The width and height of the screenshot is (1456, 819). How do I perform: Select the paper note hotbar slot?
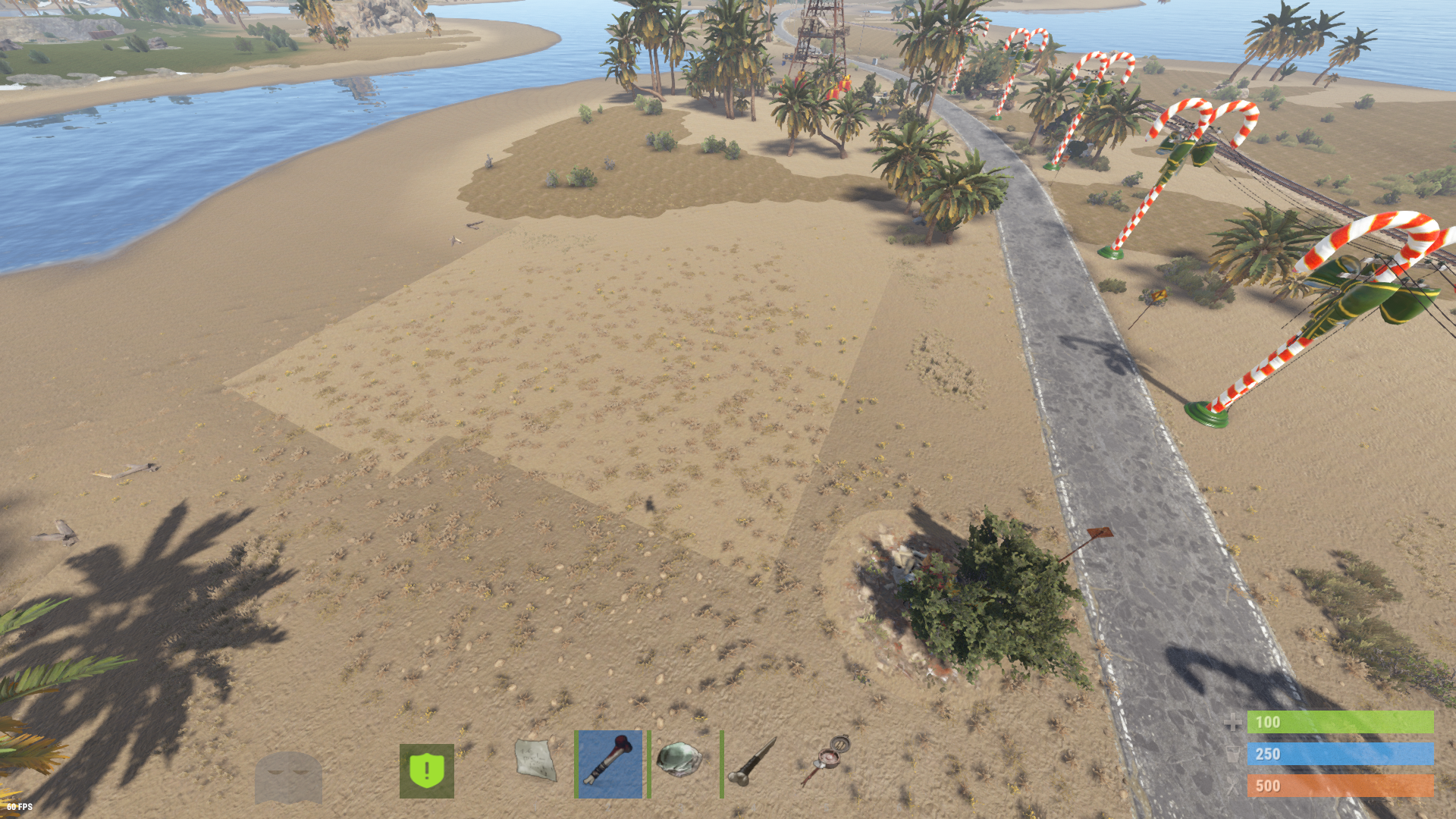[535, 761]
